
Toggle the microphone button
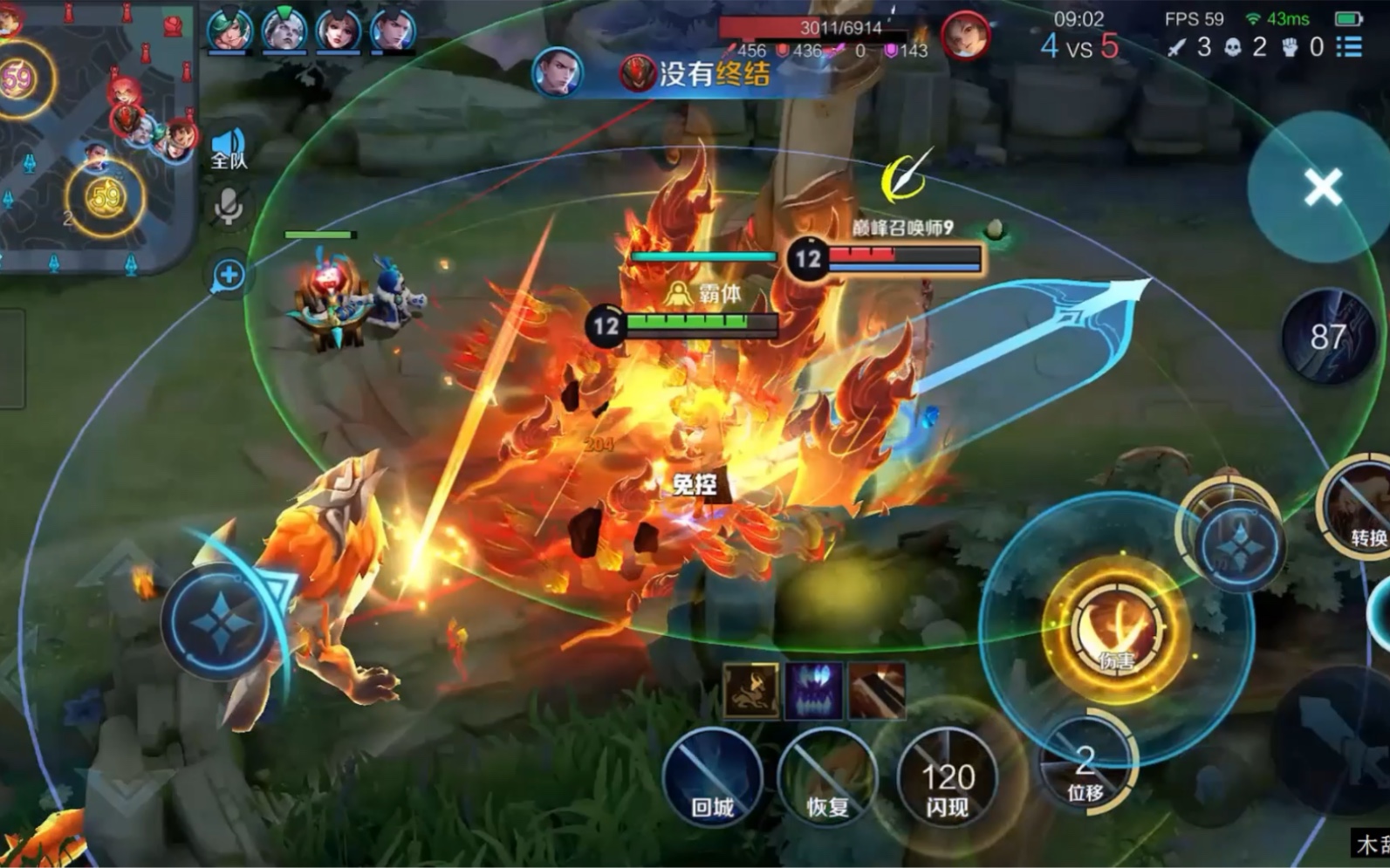coord(229,208)
